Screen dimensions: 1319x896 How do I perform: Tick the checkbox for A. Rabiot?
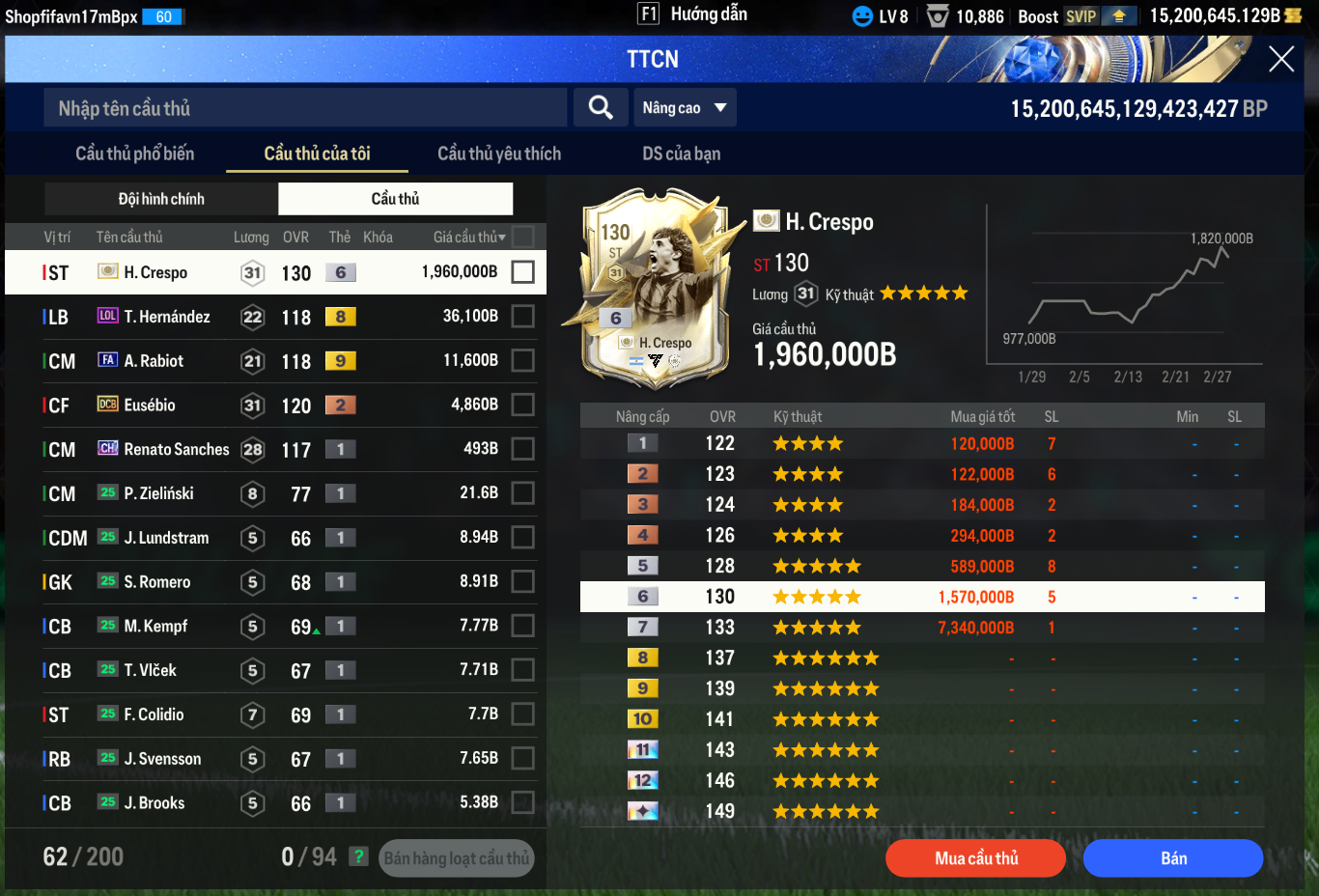(x=522, y=361)
